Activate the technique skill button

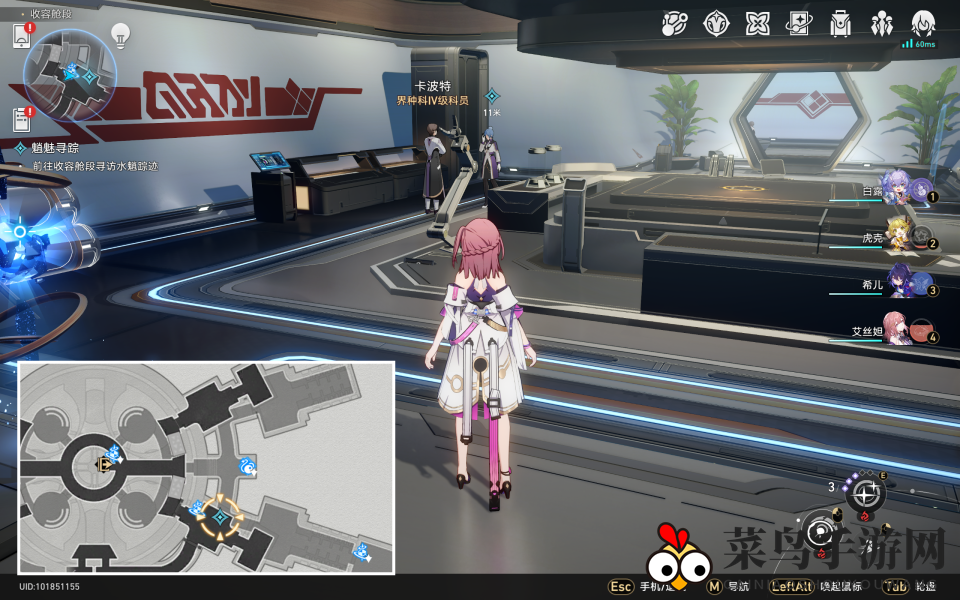(865, 492)
